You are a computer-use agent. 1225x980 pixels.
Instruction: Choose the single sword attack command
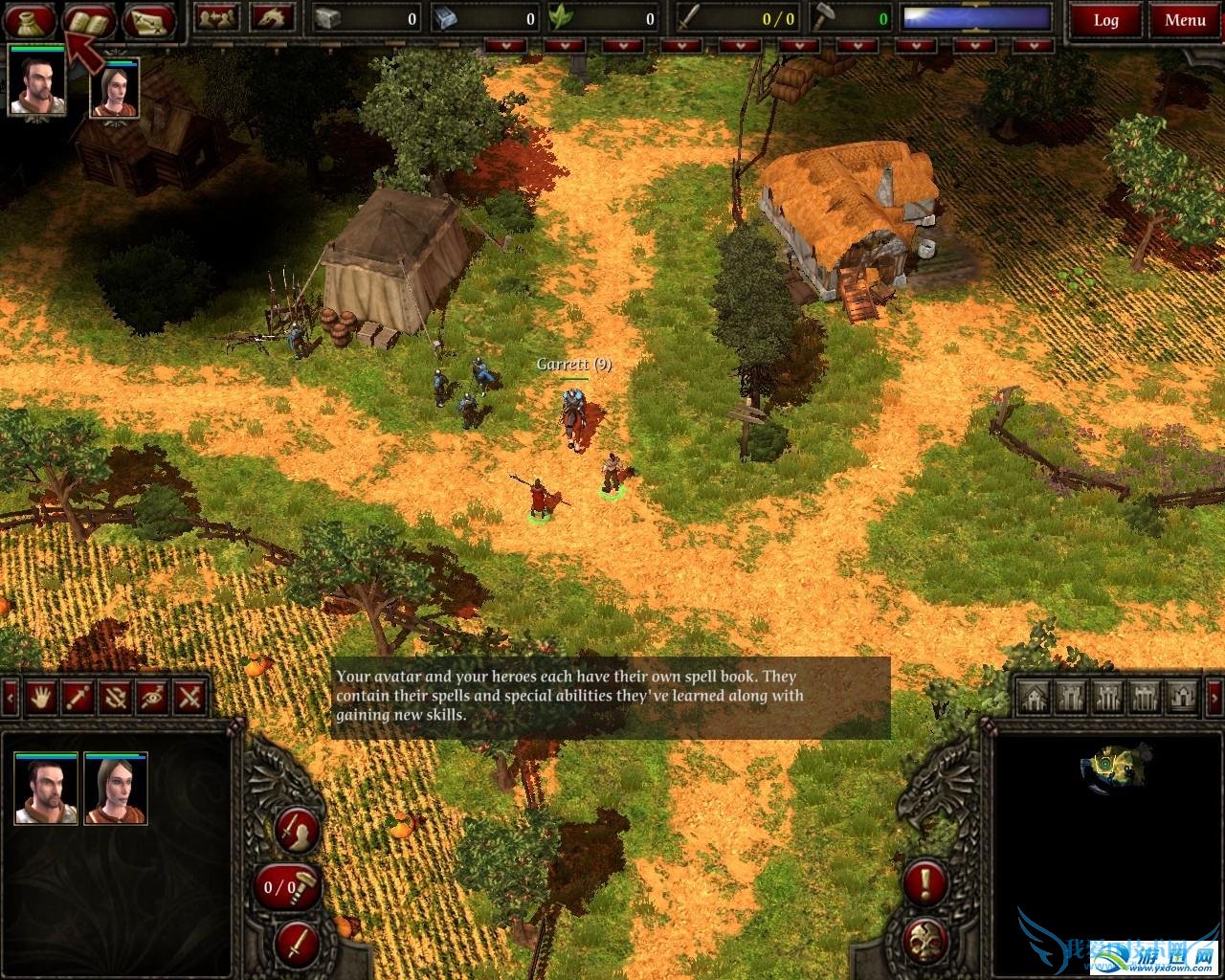[x=77, y=697]
